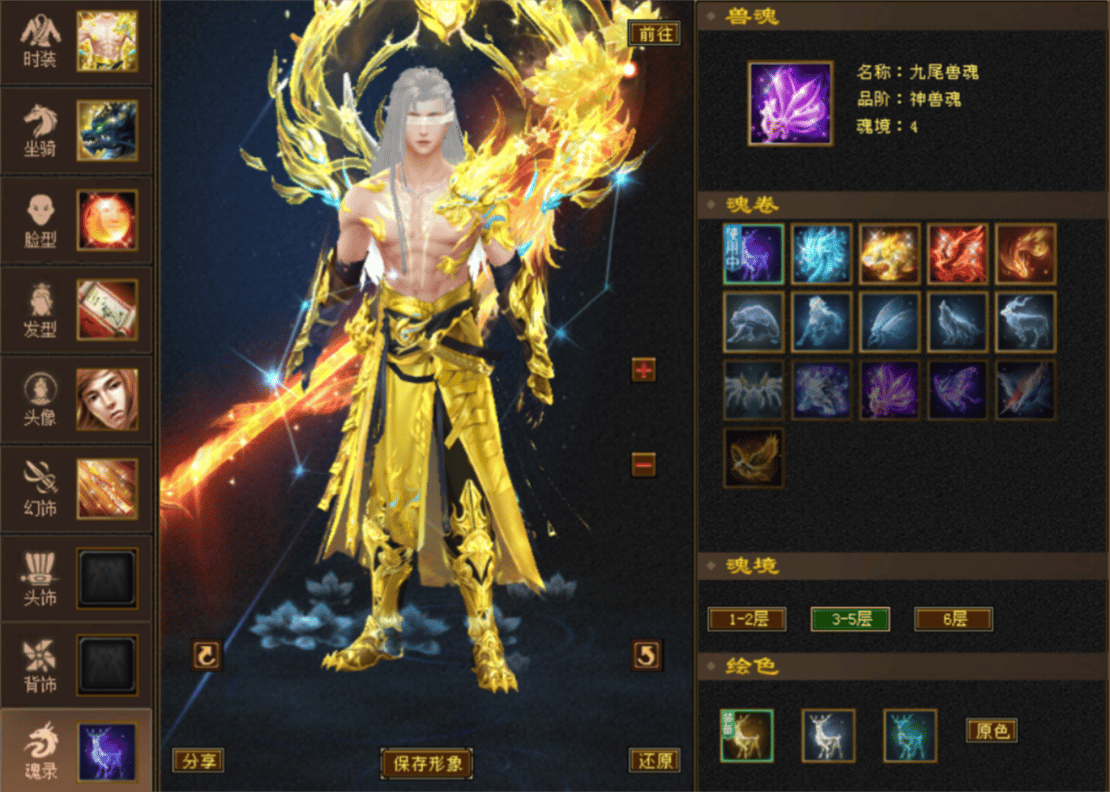The height and width of the screenshot is (792, 1110).
Task: Choose the 6层 soul realm option
Action: click(953, 619)
